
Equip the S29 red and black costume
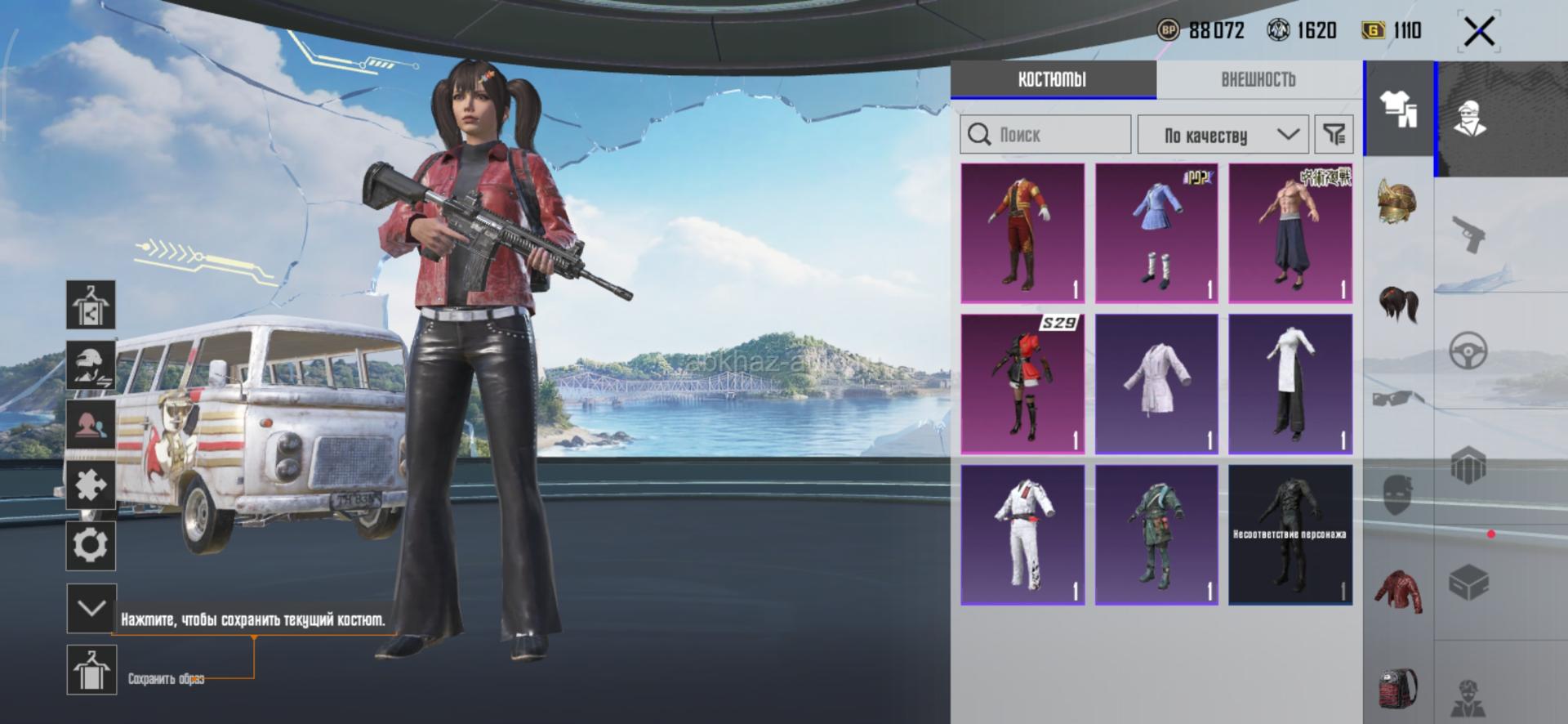point(1022,384)
